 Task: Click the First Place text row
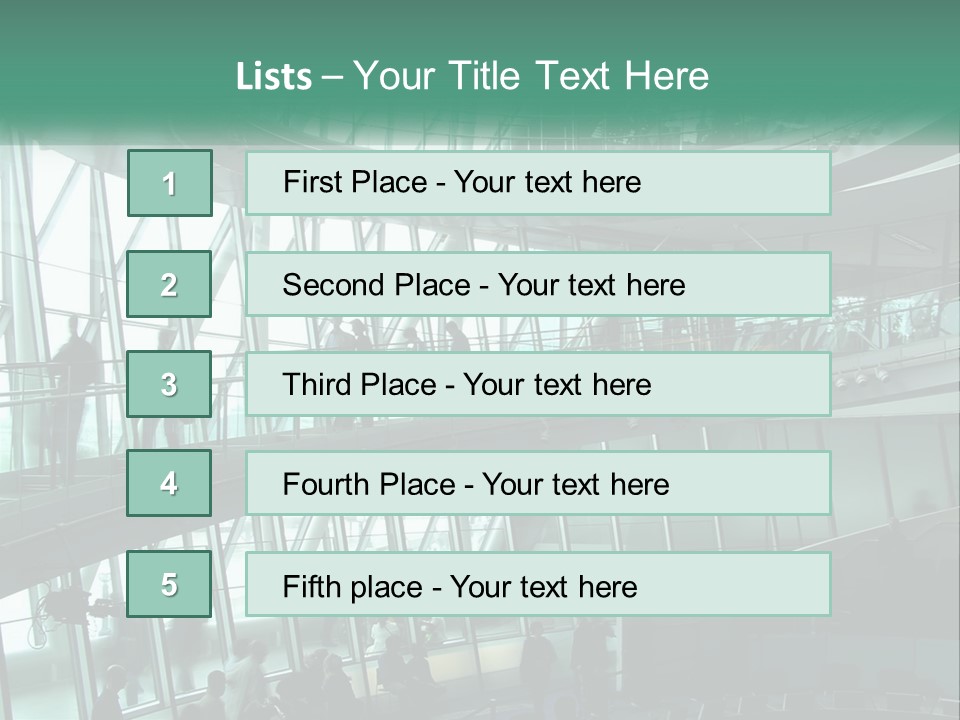click(538, 183)
